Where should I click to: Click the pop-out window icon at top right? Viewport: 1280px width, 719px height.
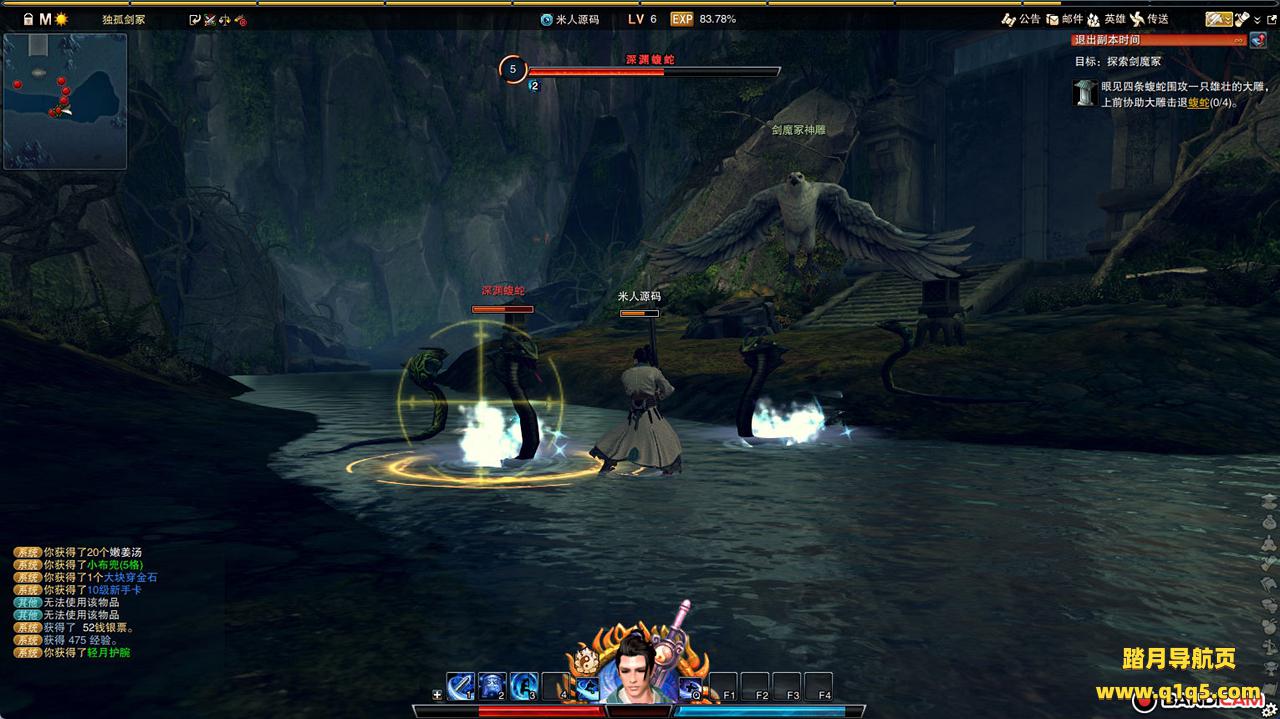pos(1271,19)
